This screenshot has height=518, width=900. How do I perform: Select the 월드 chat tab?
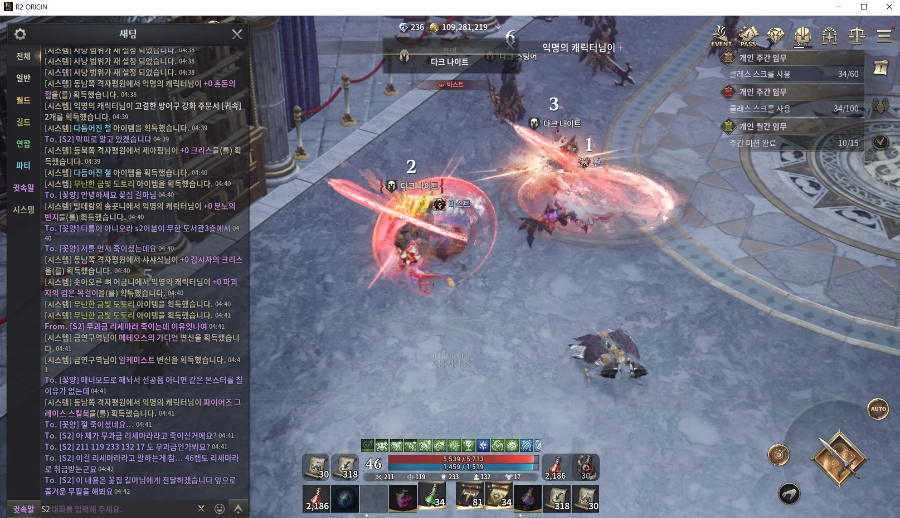[23, 100]
